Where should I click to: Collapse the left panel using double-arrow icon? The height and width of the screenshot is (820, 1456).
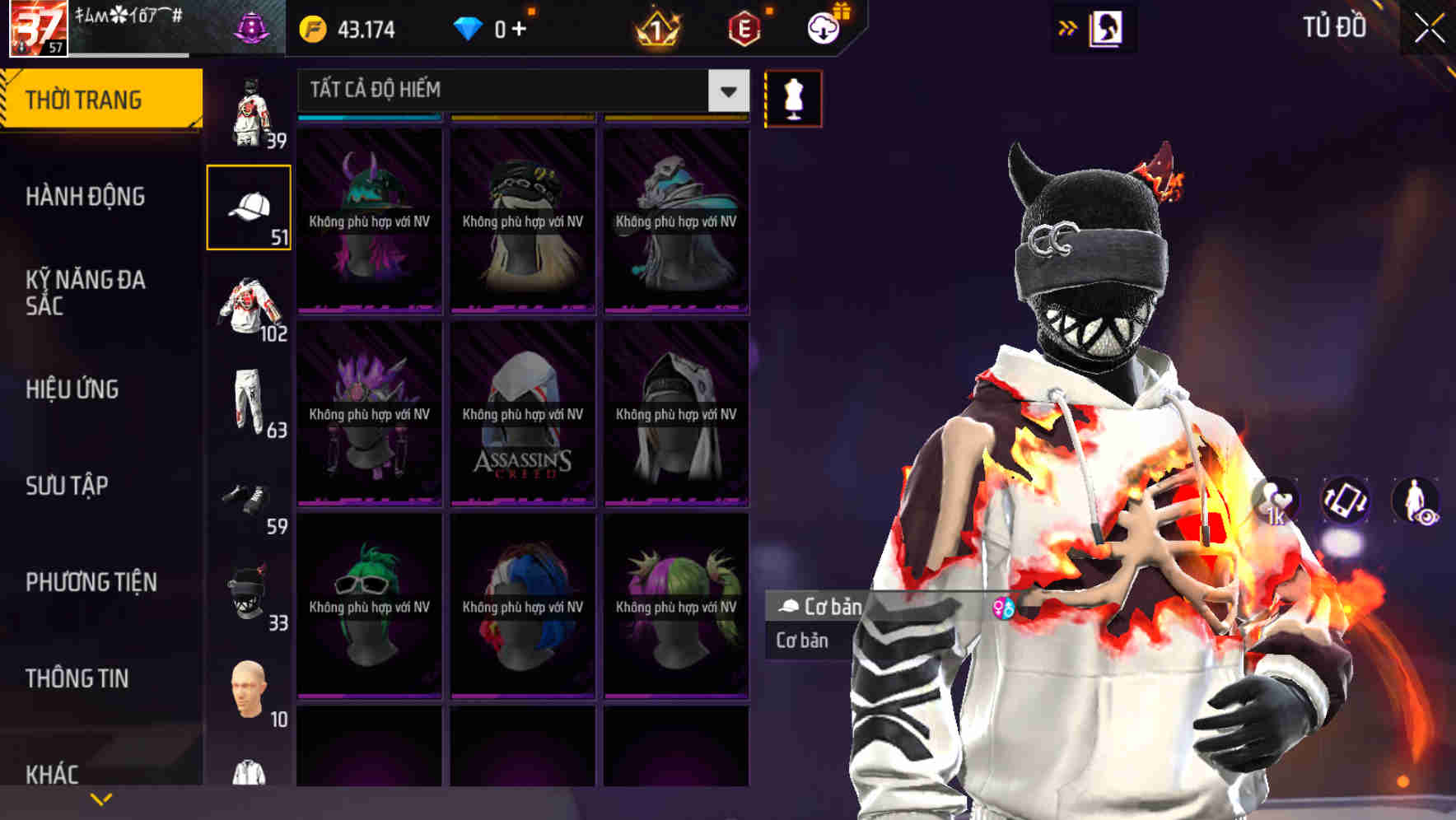[x=1068, y=27]
